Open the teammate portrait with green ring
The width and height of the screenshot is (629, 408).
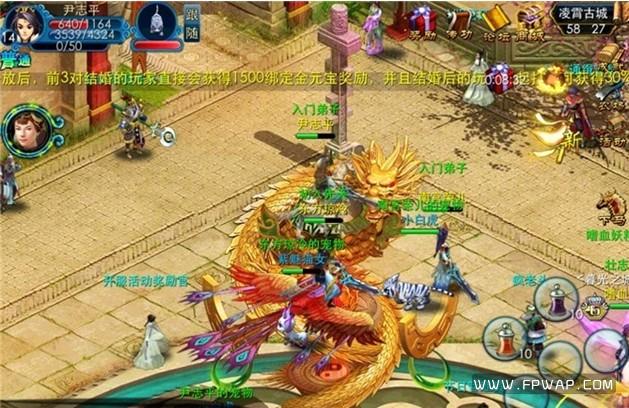click(x=25, y=128)
